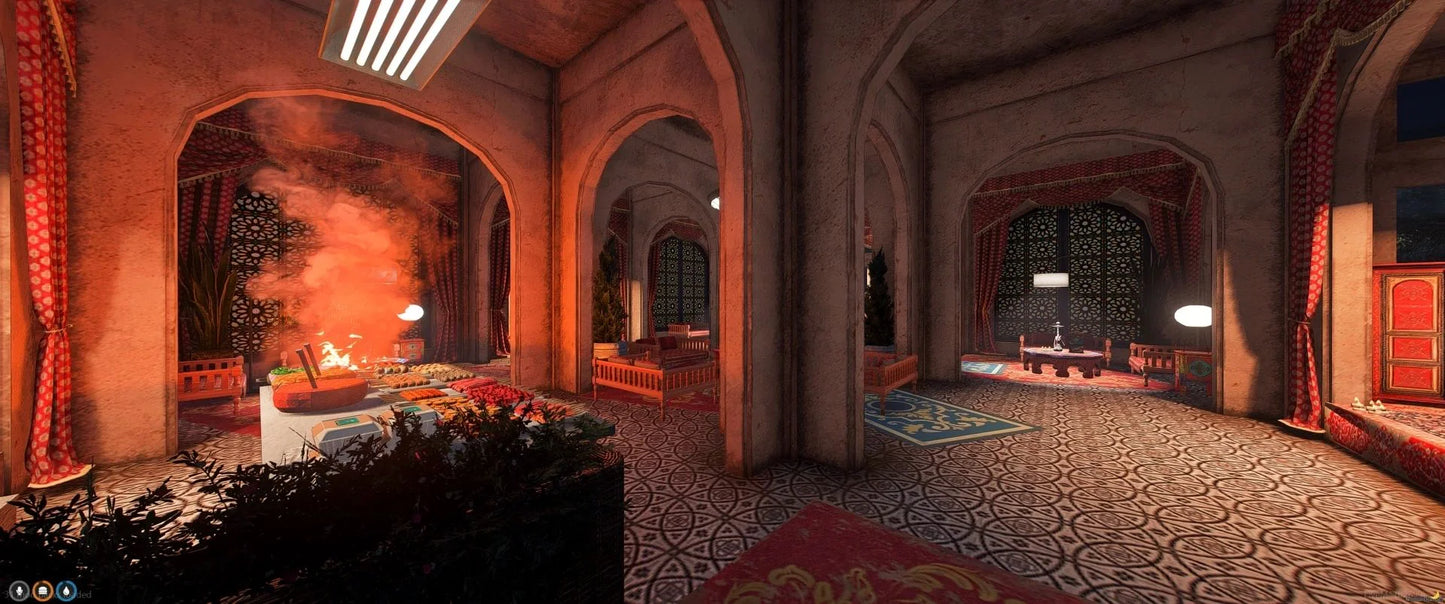Screen dimensions: 1445x604
Task: Click the water drop thirst icon
Action: pyautogui.click(x=66, y=591)
